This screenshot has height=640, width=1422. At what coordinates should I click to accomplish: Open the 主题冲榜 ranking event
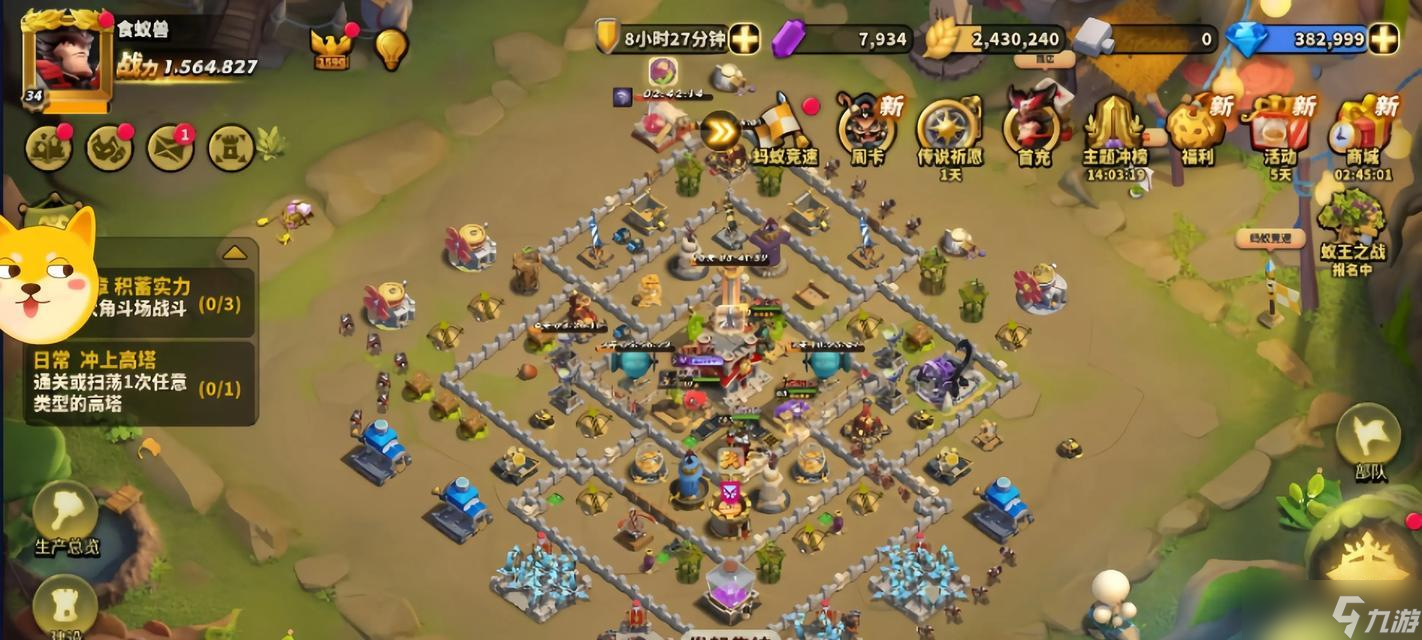tap(1115, 130)
